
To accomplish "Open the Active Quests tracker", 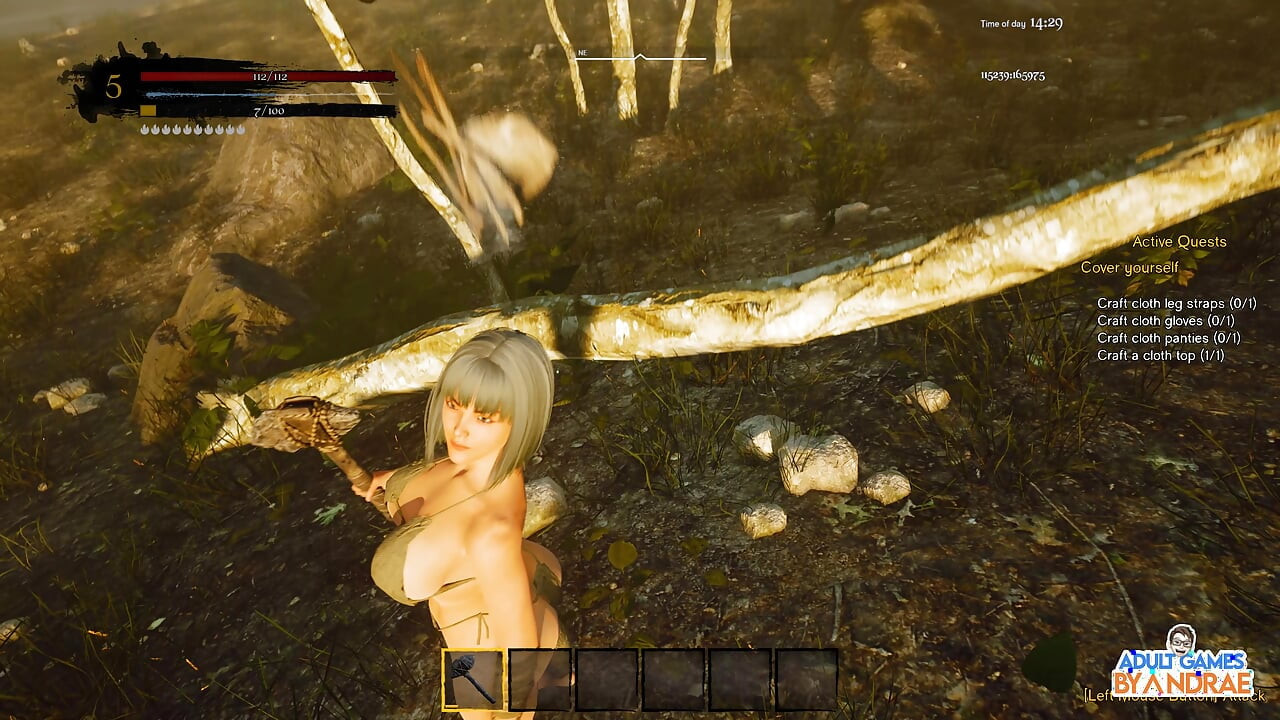I will (1179, 242).
